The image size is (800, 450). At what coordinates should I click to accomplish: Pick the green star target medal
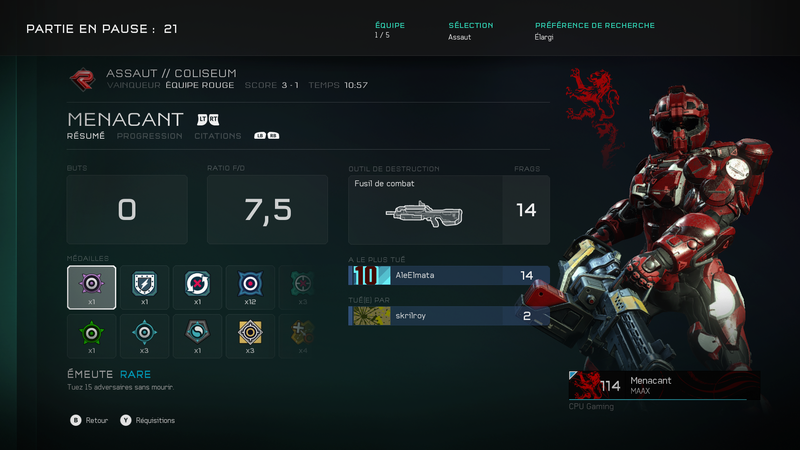coord(91,336)
